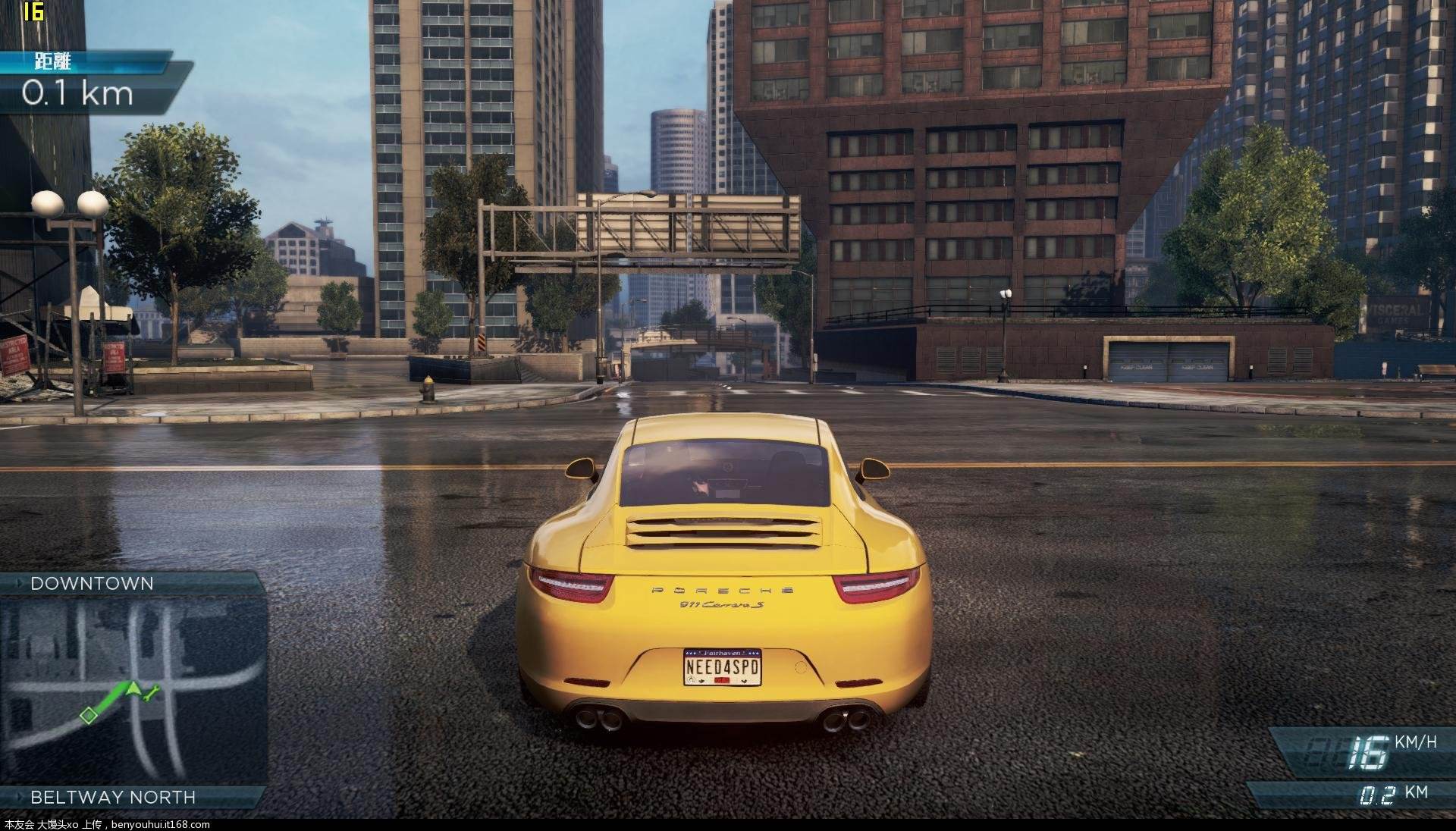Expand the arrow beside BELTWAY NORTH
The width and height of the screenshot is (1456, 831).
coord(19,796)
